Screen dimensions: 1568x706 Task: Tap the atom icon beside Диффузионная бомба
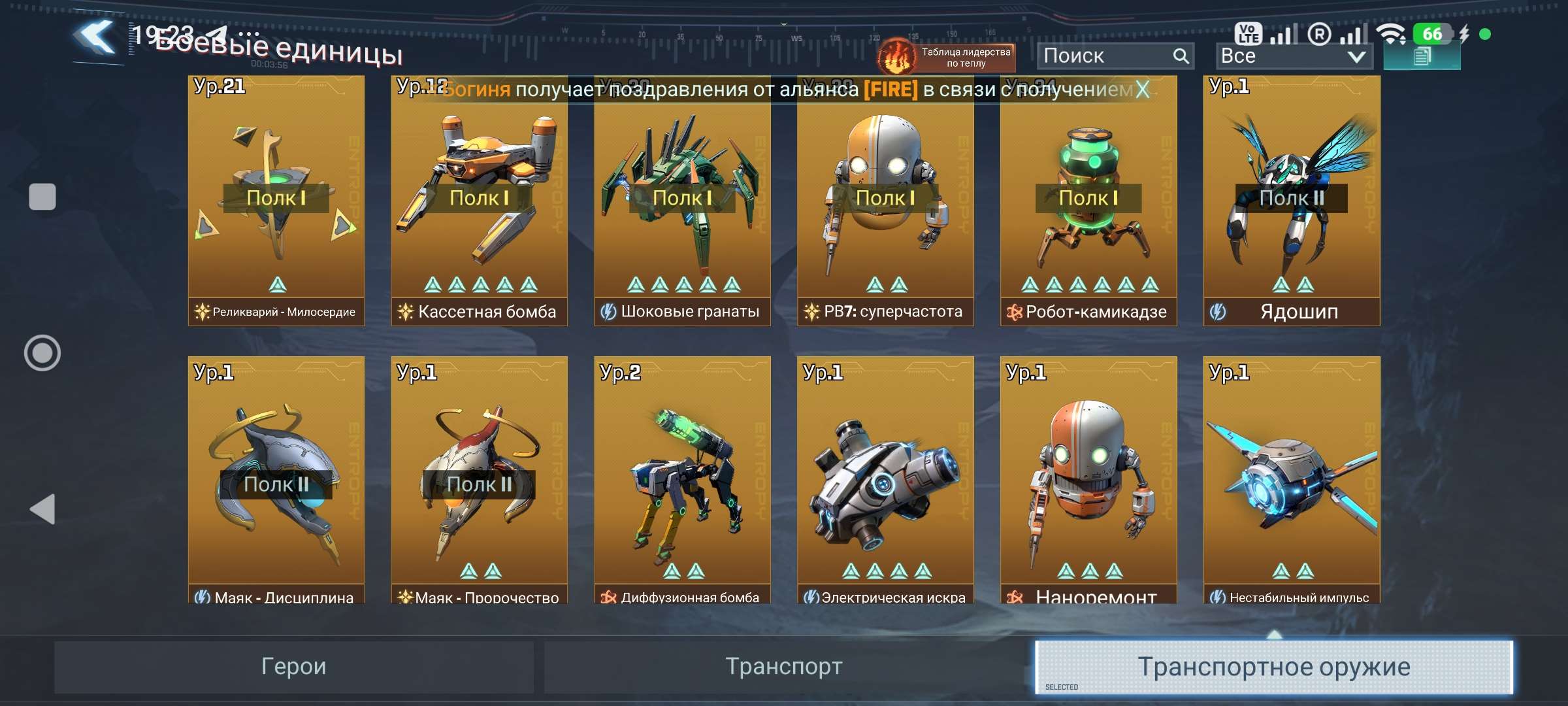pos(608,596)
